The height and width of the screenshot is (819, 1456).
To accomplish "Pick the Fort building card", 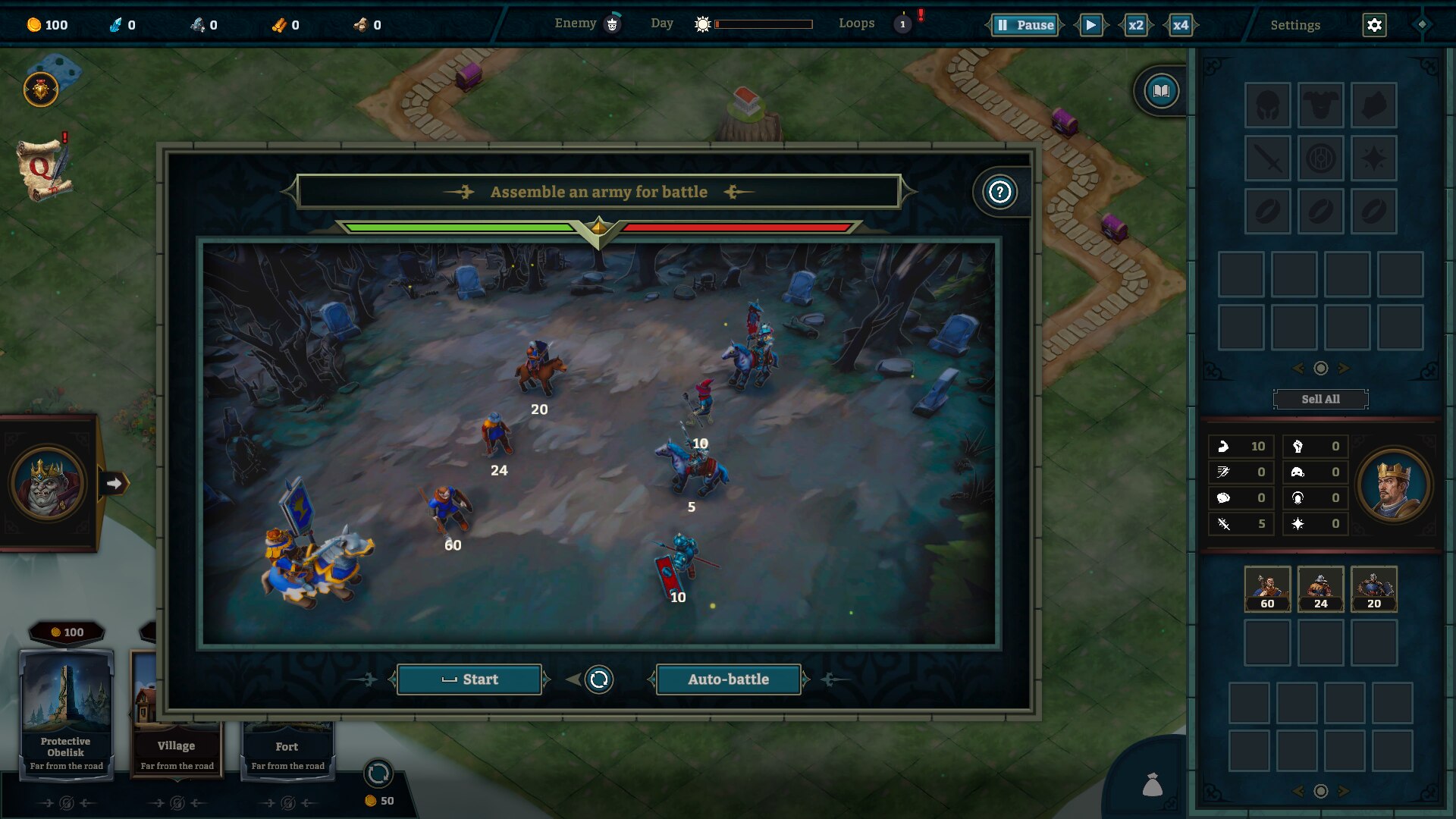I will coord(287,751).
